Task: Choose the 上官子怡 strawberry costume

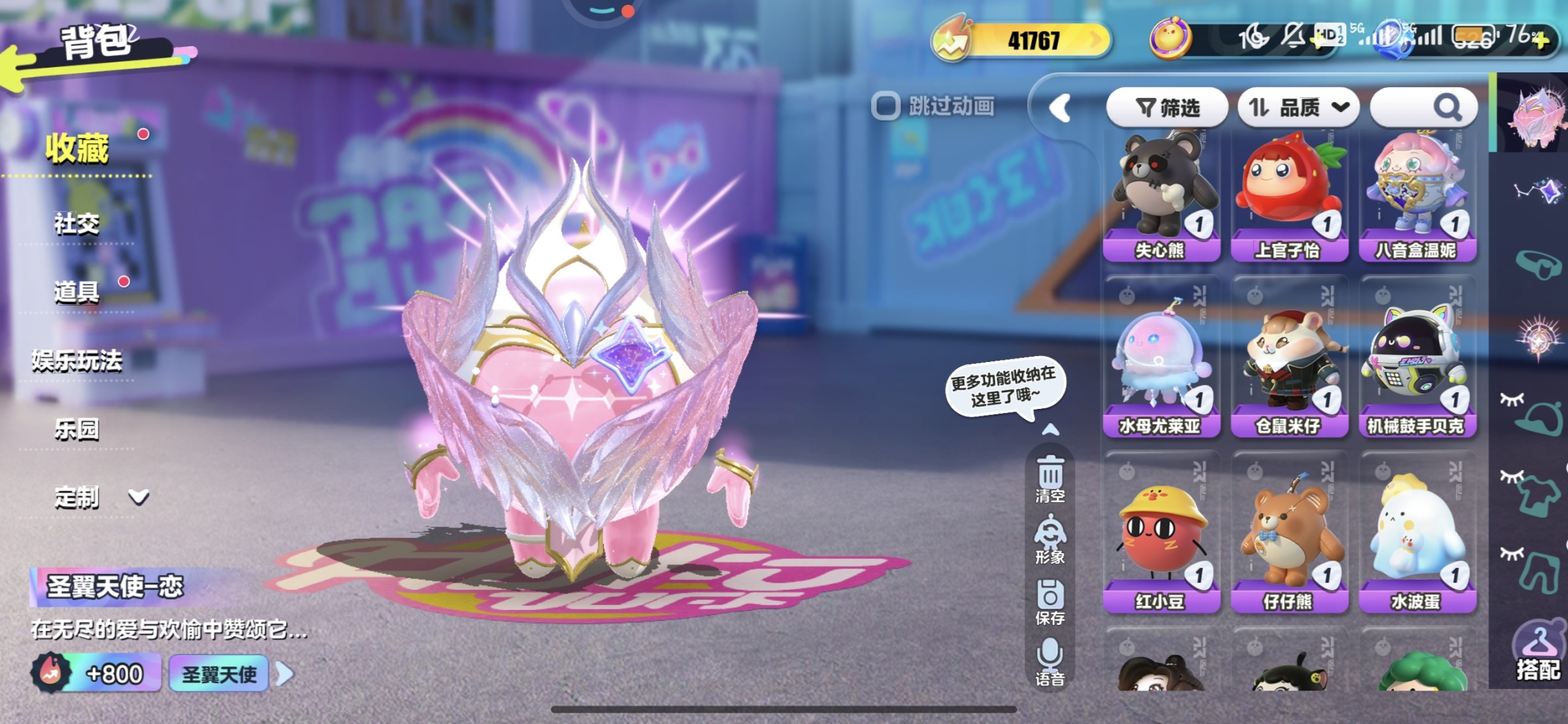Action: (x=1289, y=194)
